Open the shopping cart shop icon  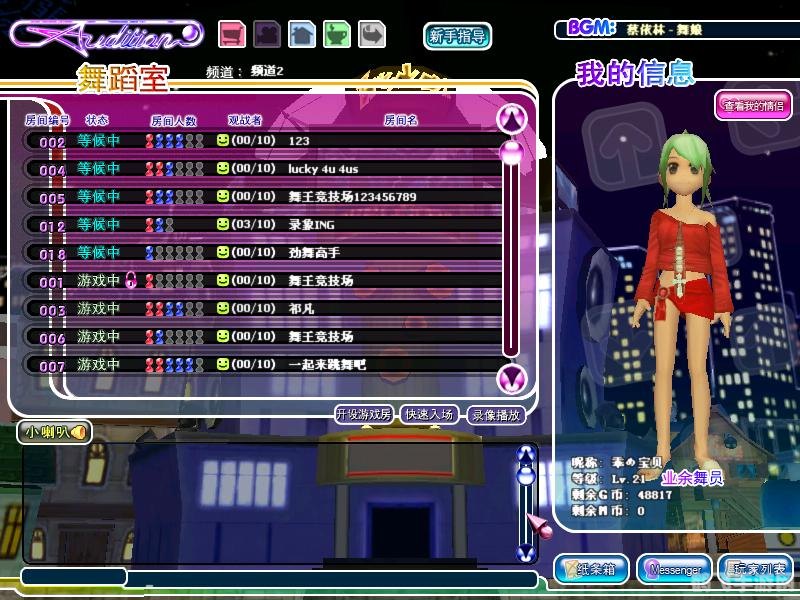pos(233,34)
